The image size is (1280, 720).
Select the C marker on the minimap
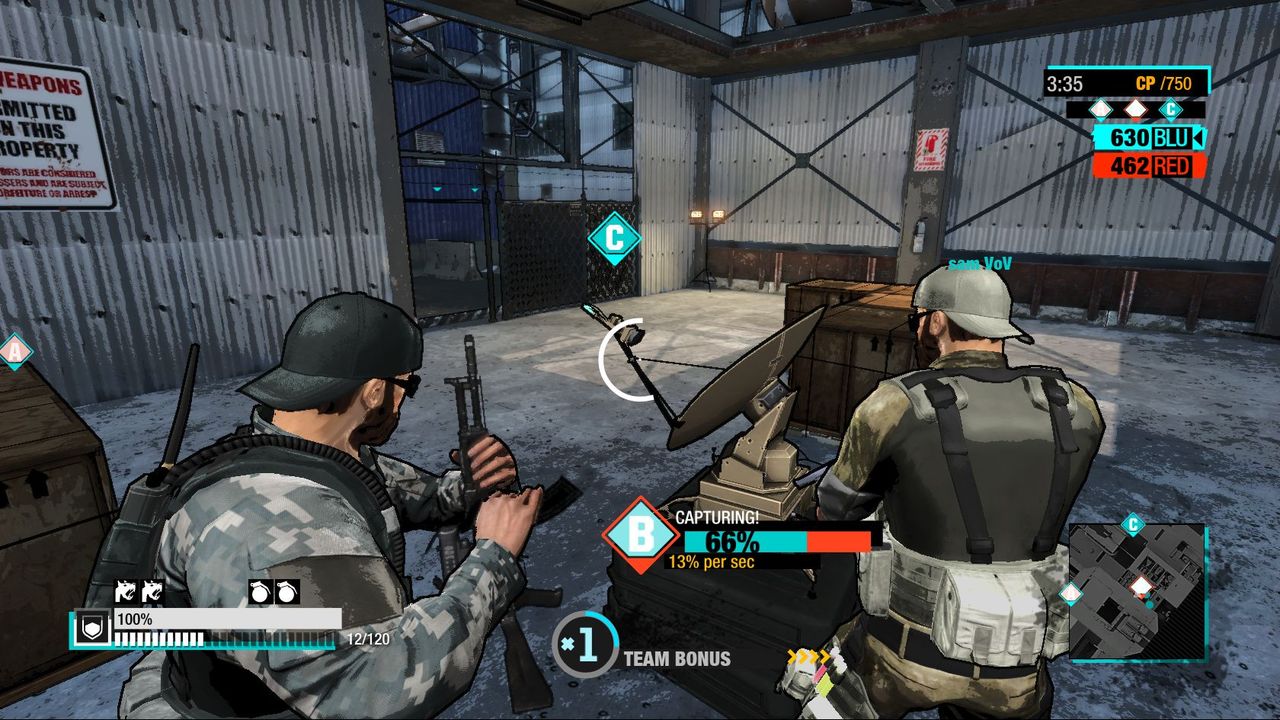click(x=1132, y=523)
